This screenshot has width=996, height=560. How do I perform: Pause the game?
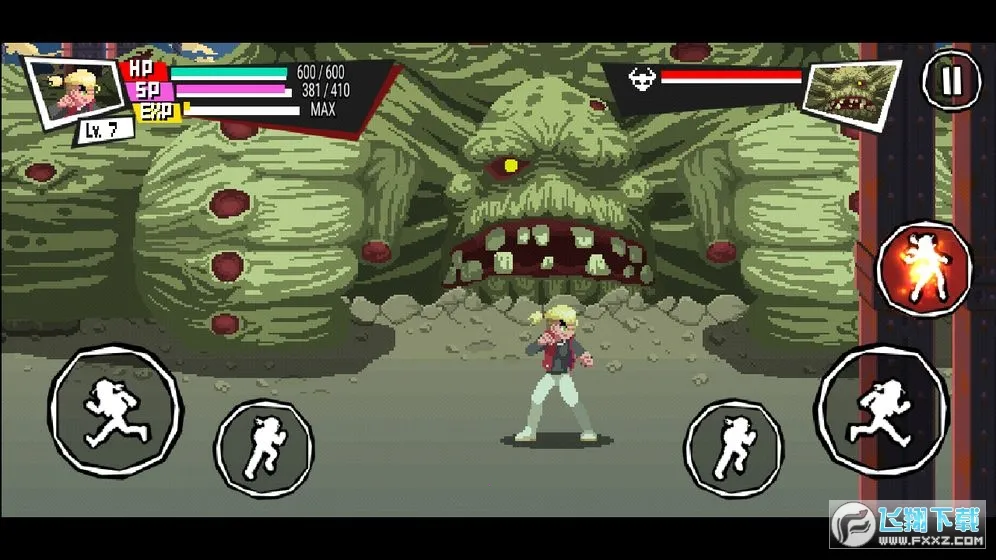click(x=950, y=79)
